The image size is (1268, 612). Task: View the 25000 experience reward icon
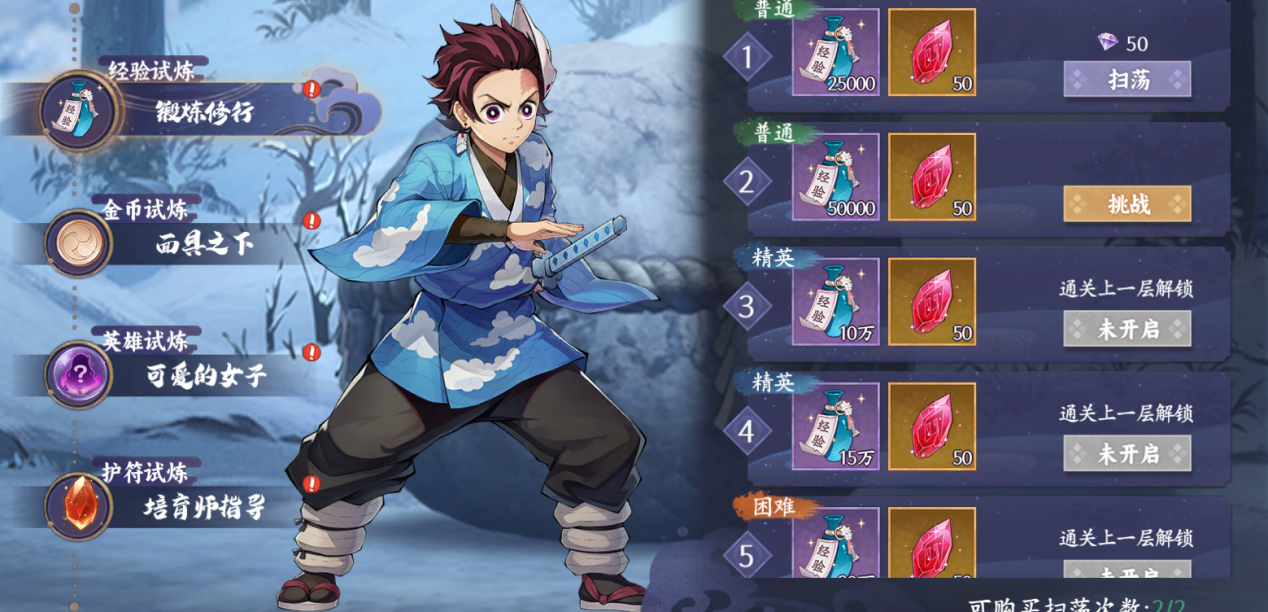836,52
